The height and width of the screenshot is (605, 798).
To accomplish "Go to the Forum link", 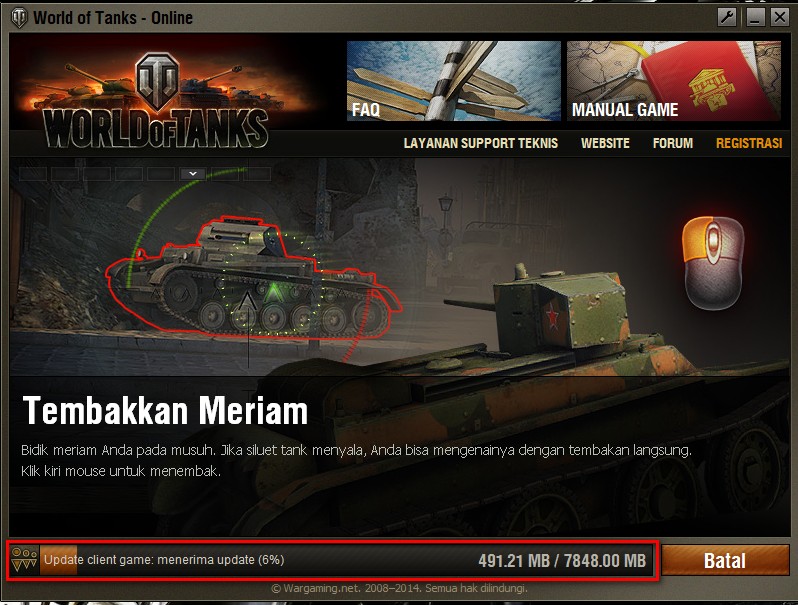I will coord(672,143).
